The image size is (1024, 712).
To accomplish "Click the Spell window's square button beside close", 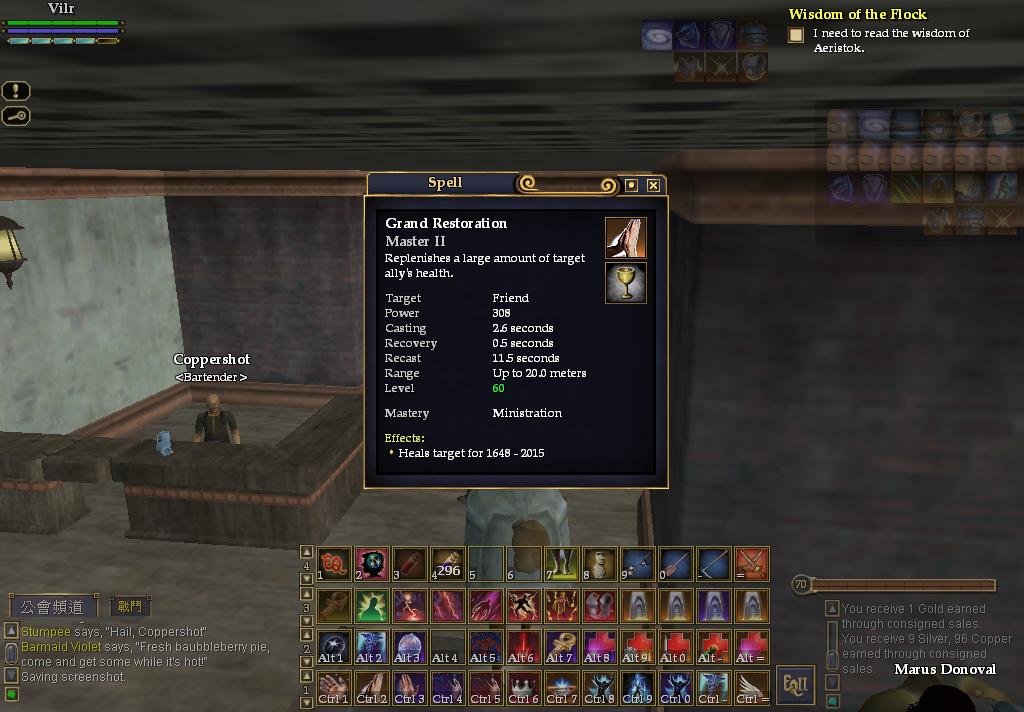I will 631,185.
